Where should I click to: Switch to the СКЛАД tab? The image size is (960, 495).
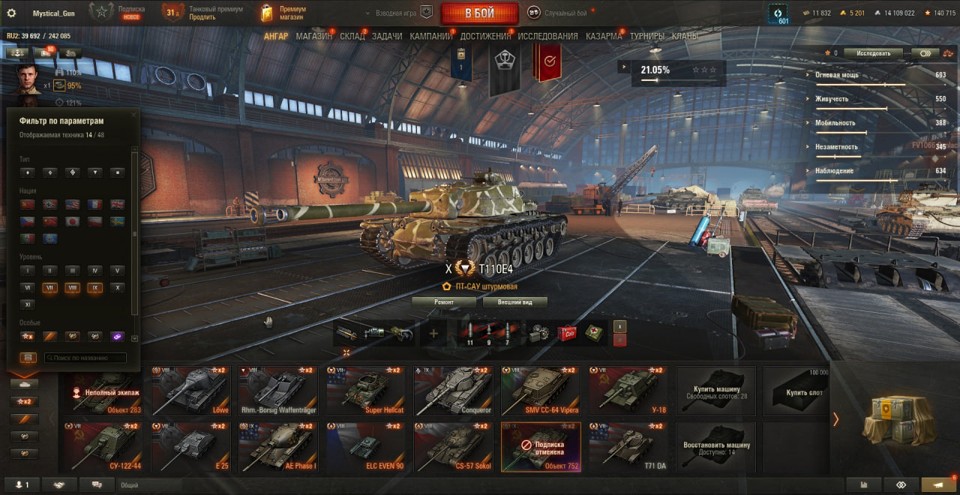352,36
